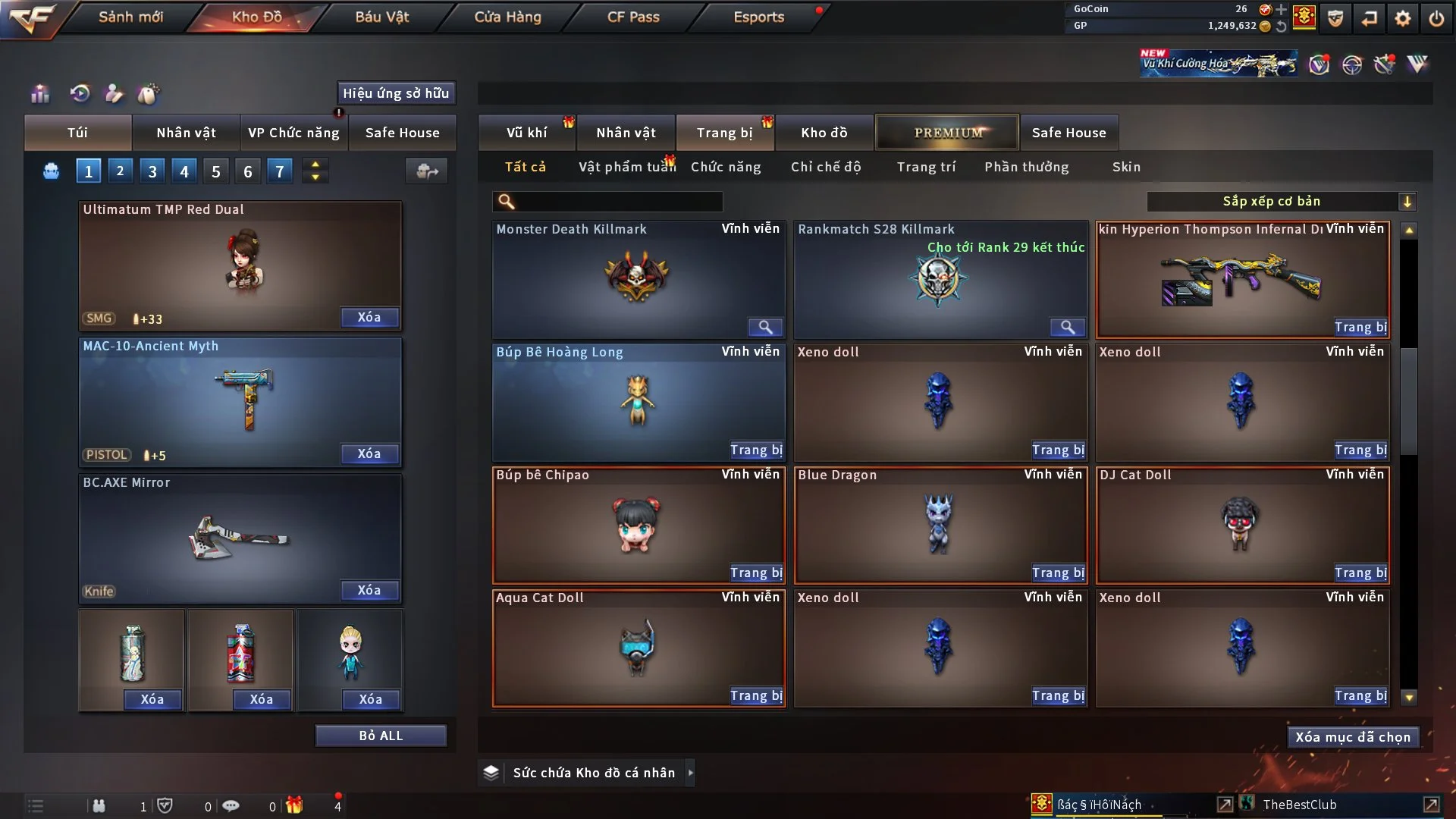This screenshot has width=1456, height=819.
Task: Click Xóa mục đã chọn button
Action: pos(1353,736)
